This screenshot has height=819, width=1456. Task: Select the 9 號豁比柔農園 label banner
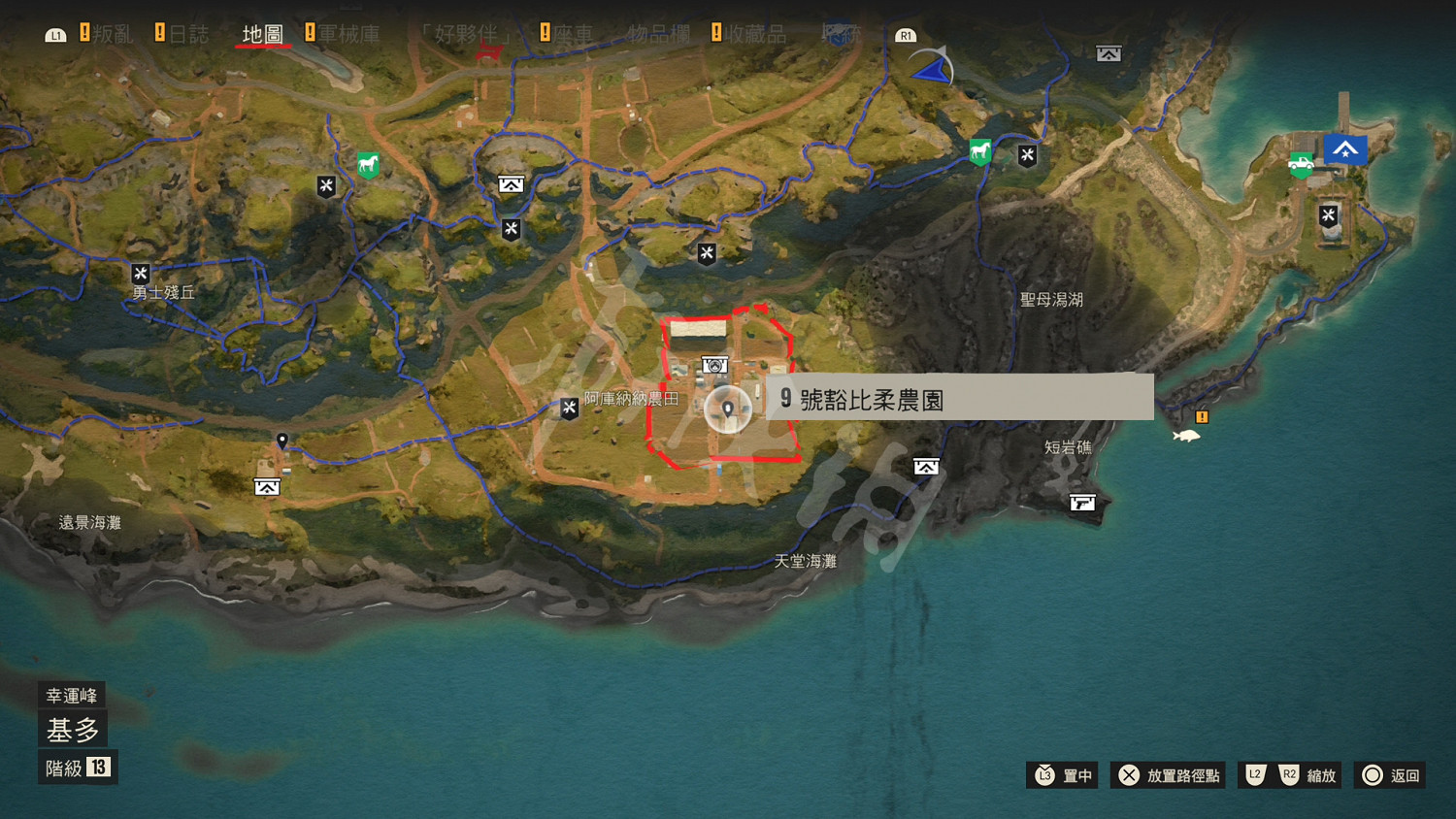961,396
